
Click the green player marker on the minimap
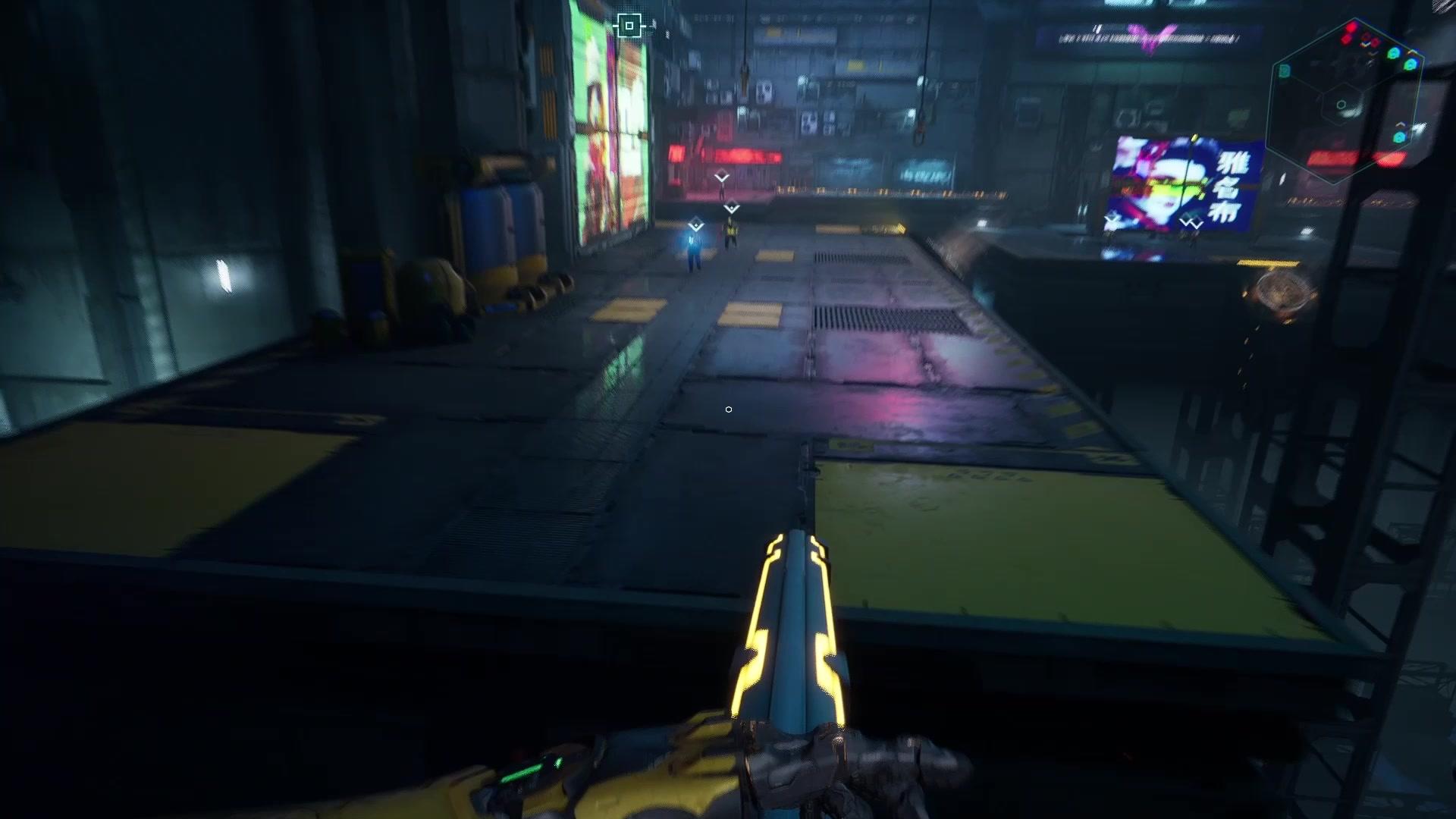point(1394,53)
